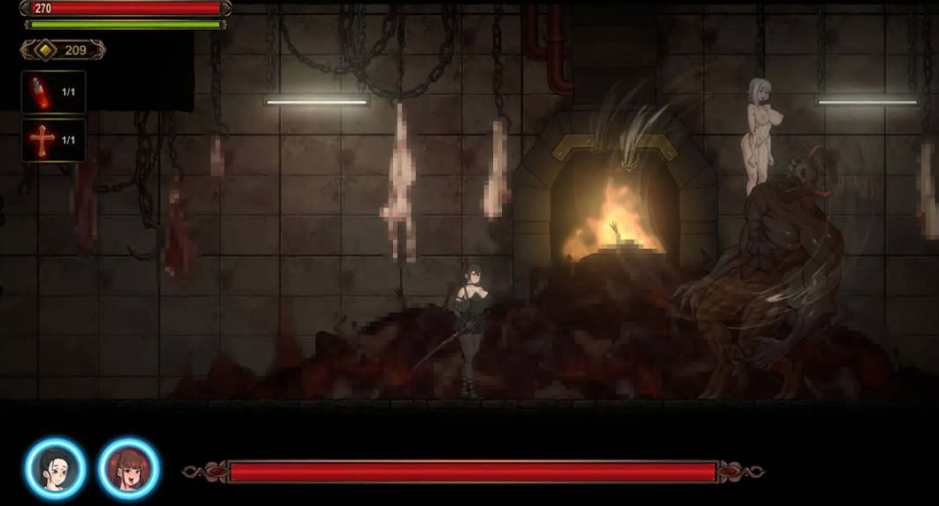Screen dimensions: 939x506
Task: Choose the dark-haired character portrait
Action: click(x=55, y=468)
